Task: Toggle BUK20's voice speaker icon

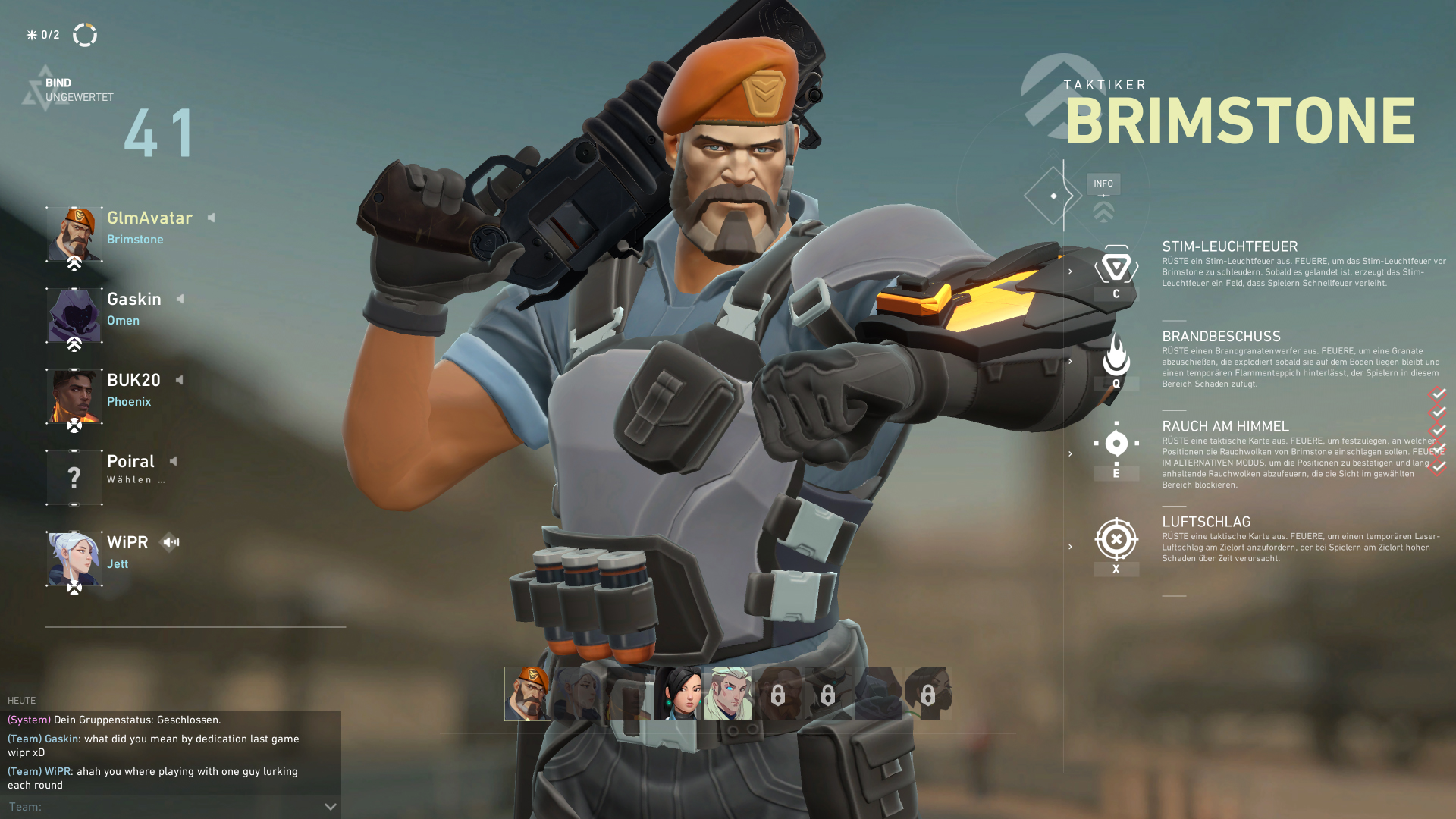Action: click(180, 380)
